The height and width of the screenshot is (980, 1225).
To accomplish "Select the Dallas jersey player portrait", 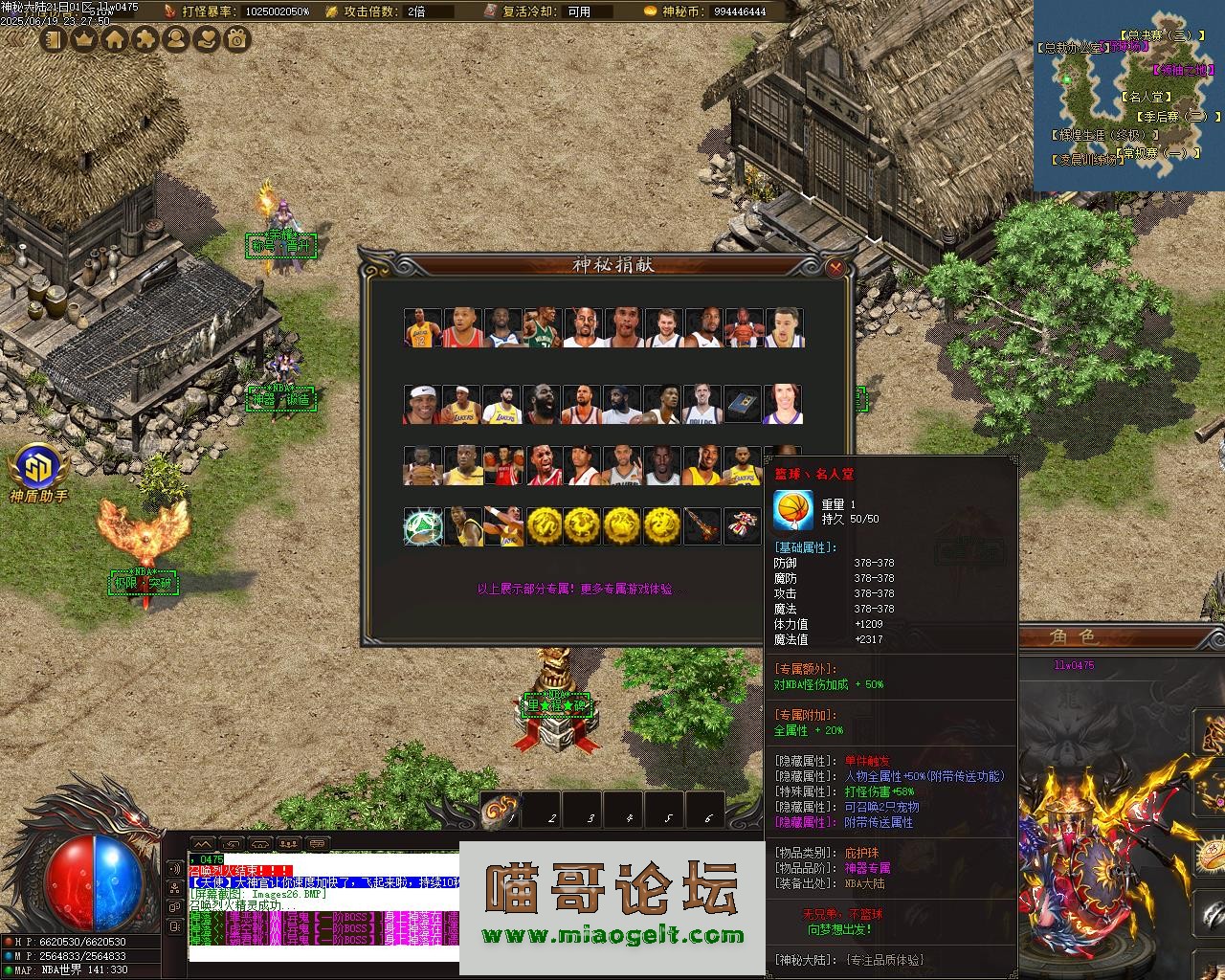I will point(702,404).
